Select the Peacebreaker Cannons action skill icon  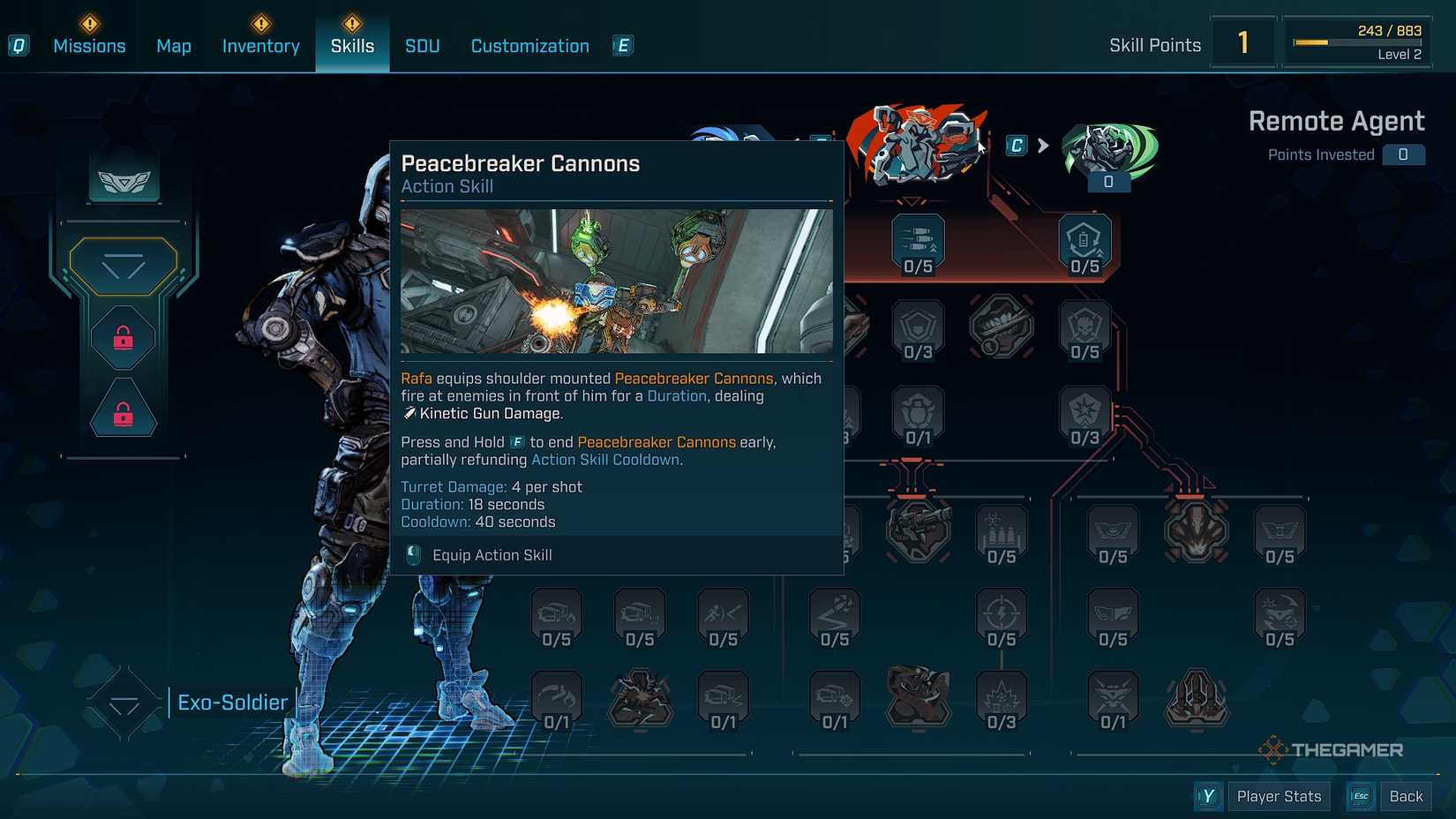pyautogui.click(x=918, y=146)
